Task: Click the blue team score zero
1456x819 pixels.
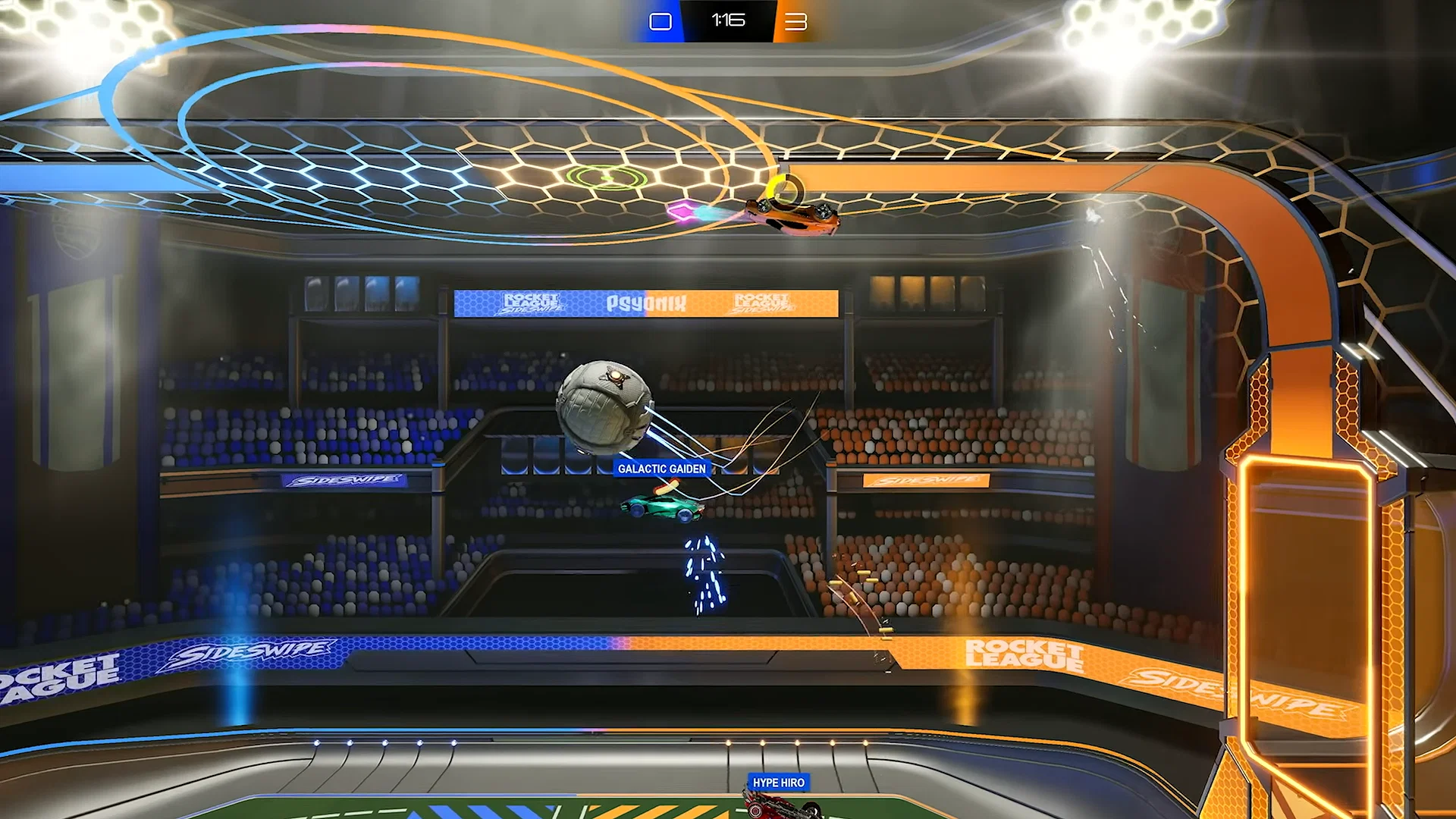Action: pyautogui.click(x=661, y=20)
